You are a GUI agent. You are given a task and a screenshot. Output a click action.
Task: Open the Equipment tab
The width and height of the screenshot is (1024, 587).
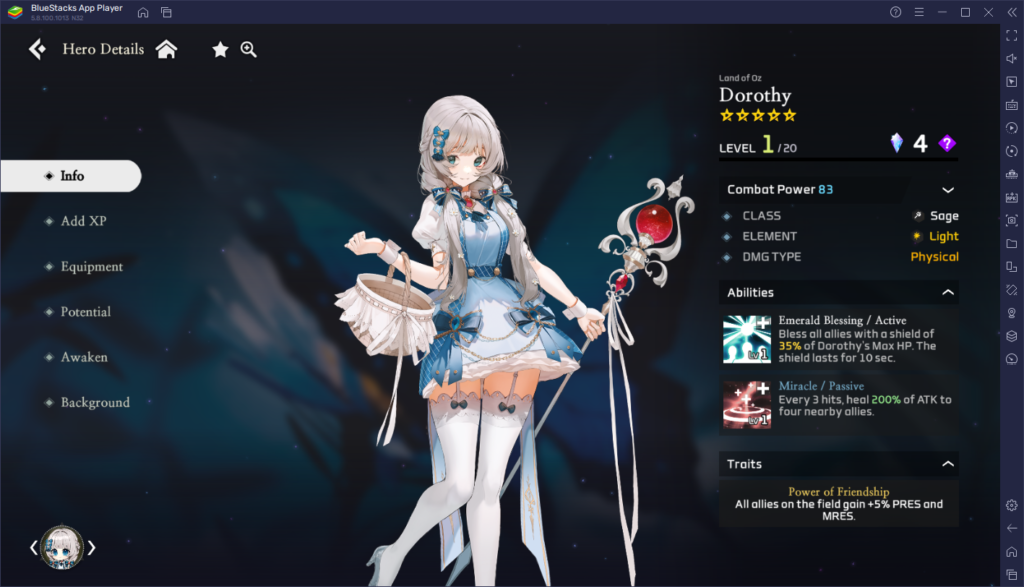pyautogui.click(x=90, y=267)
